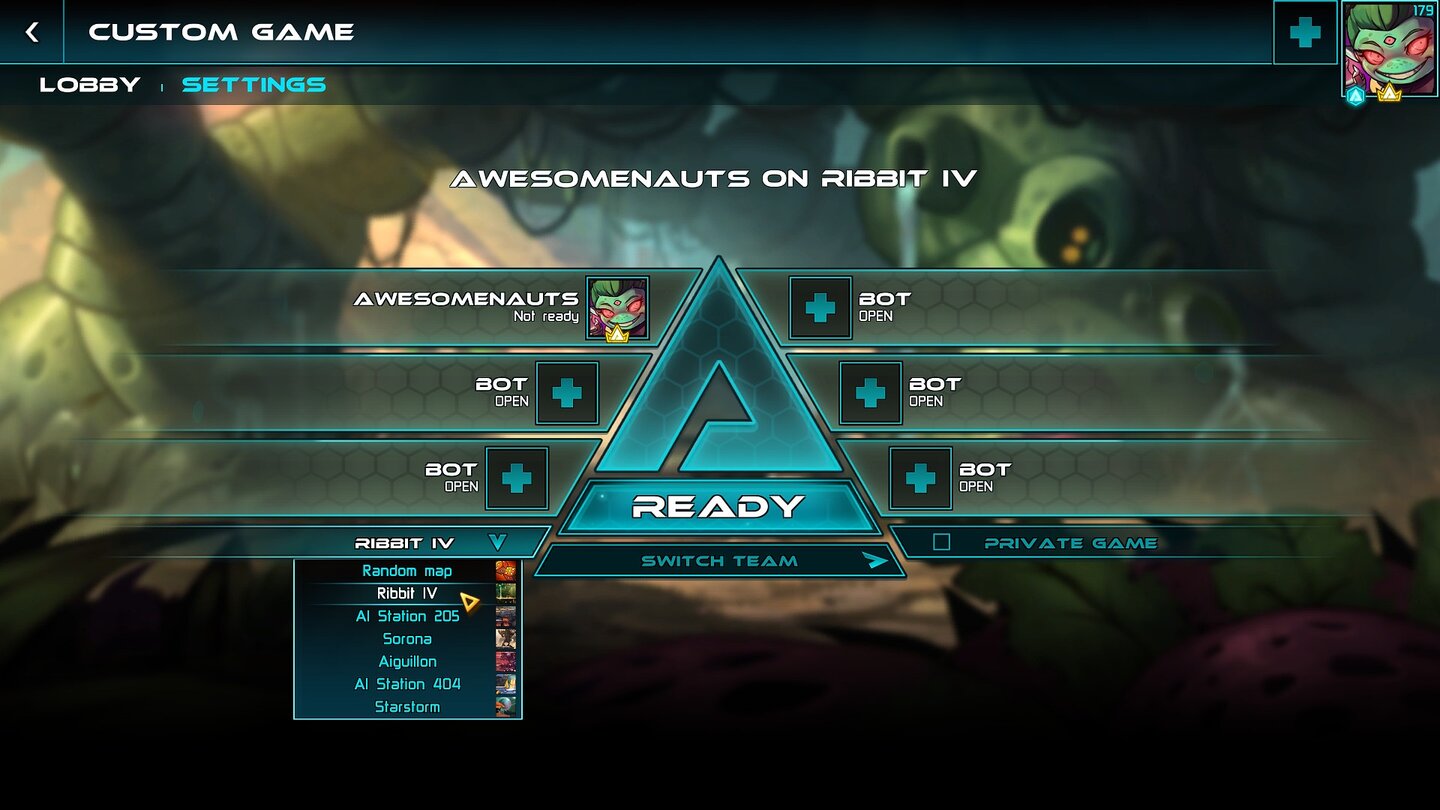Viewport: 1440px width, 810px height.
Task: Select Starstorm from the map list
Action: 408,706
